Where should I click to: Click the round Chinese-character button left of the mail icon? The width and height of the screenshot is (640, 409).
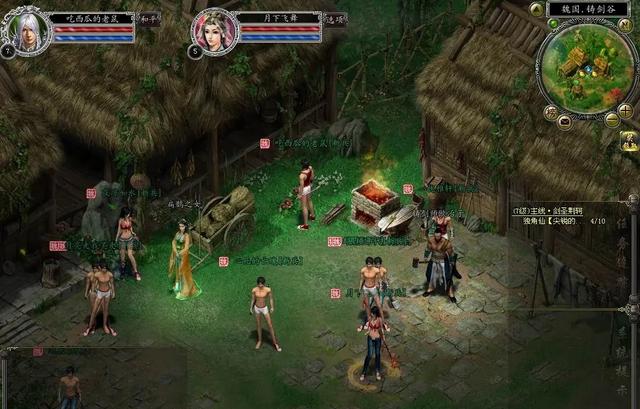[550, 111]
